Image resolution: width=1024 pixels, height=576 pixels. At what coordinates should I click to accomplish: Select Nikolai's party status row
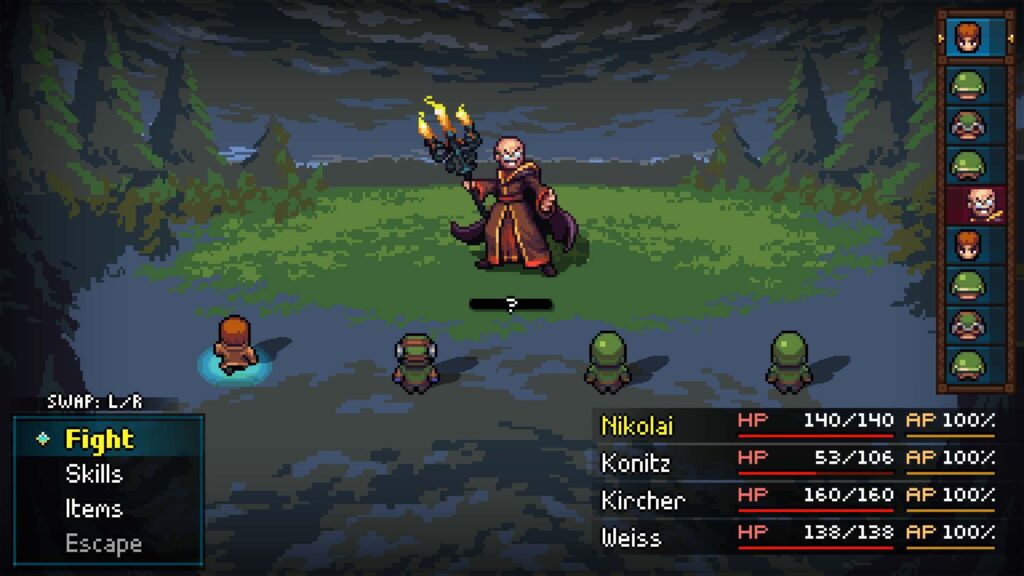(x=796, y=423)
